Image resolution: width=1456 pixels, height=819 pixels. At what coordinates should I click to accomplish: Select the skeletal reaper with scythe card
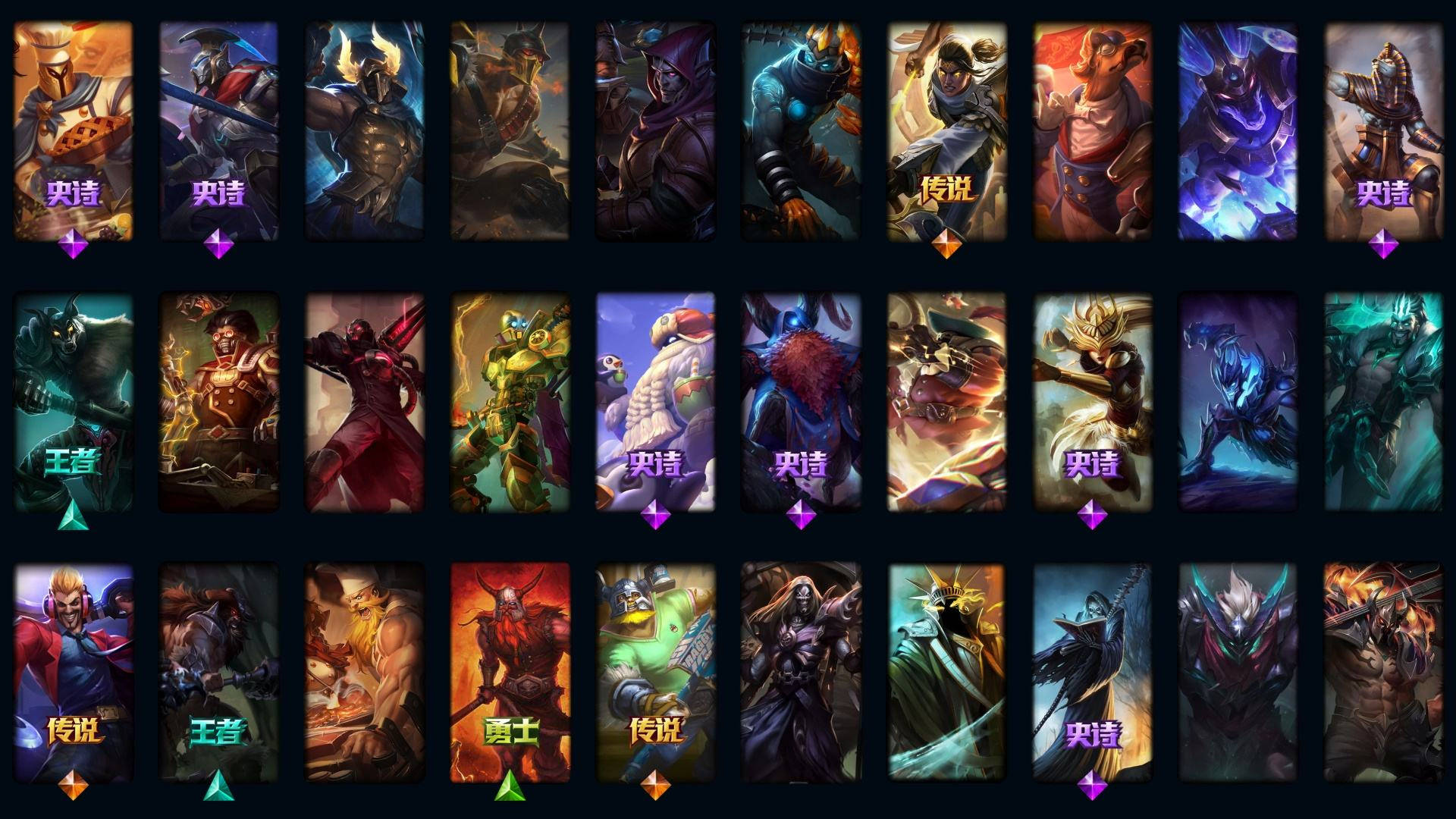tap(1092, 672)
